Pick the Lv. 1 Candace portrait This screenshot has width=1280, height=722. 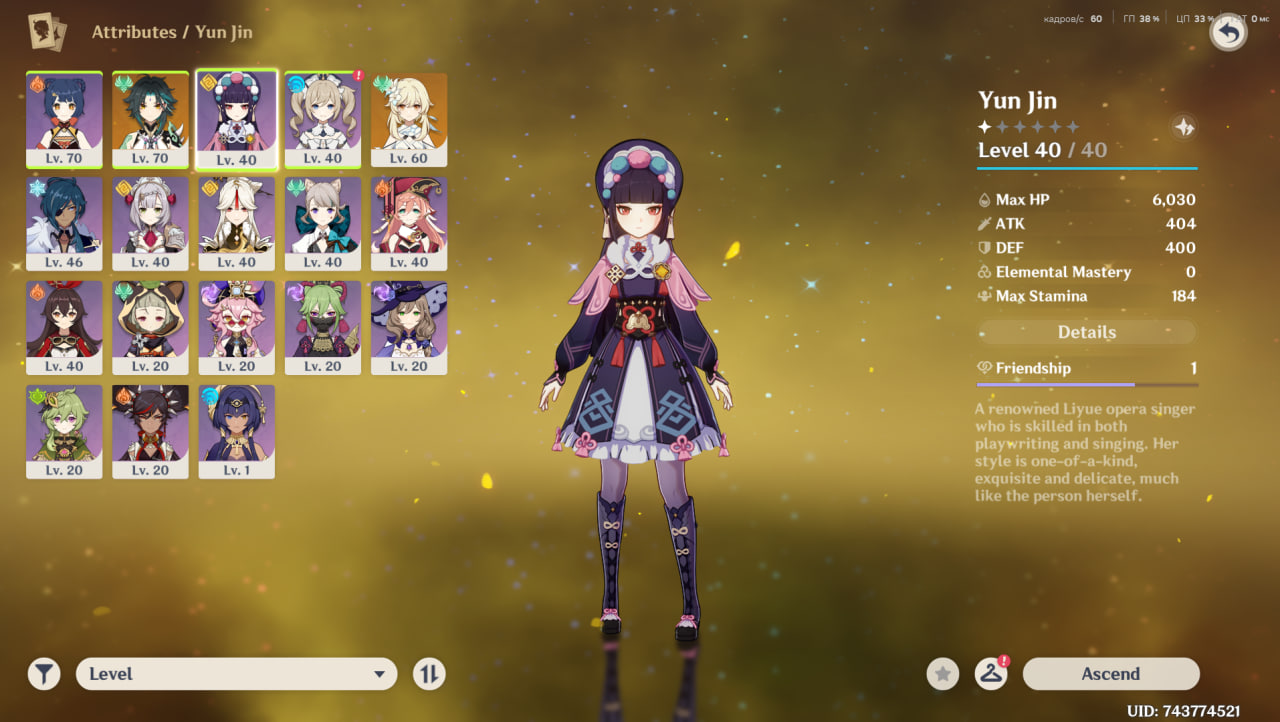(x=237, y=430)
